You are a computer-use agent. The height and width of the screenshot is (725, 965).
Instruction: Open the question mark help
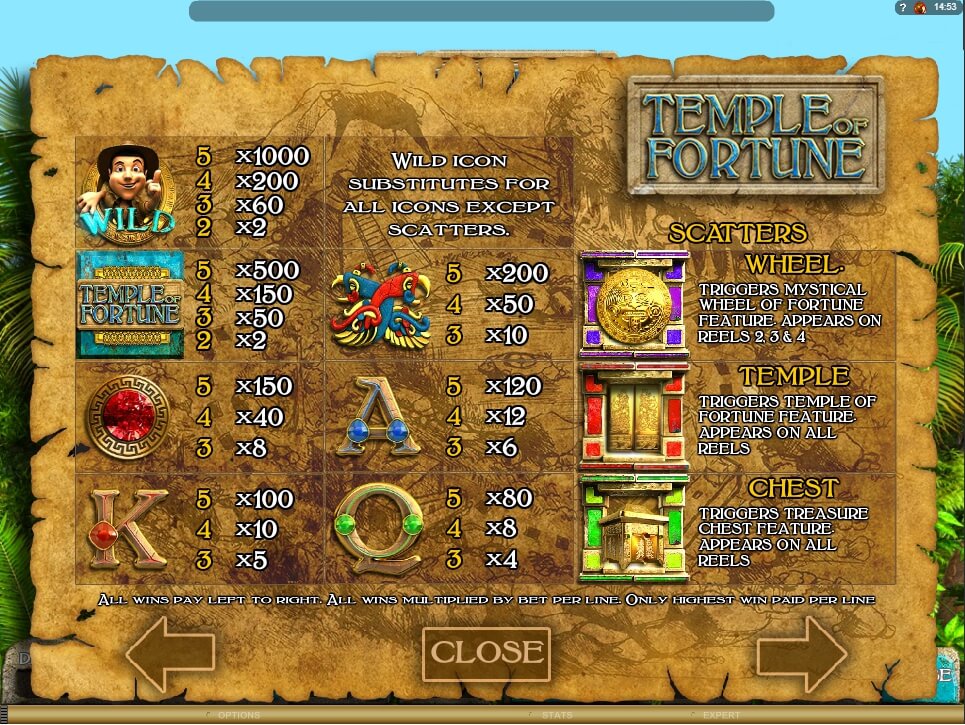(902, 7)
